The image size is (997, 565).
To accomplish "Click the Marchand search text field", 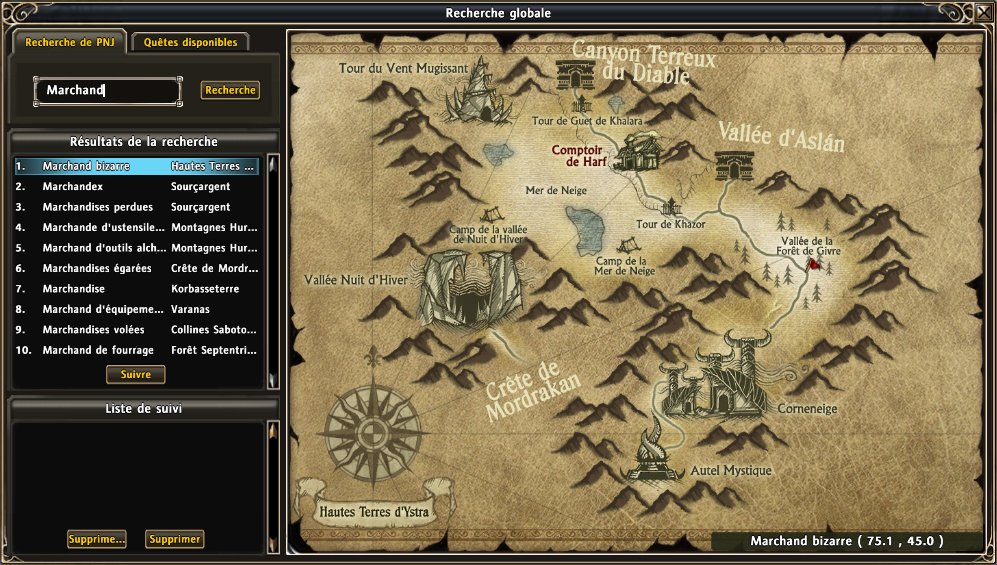I will [x=108, y=91].
